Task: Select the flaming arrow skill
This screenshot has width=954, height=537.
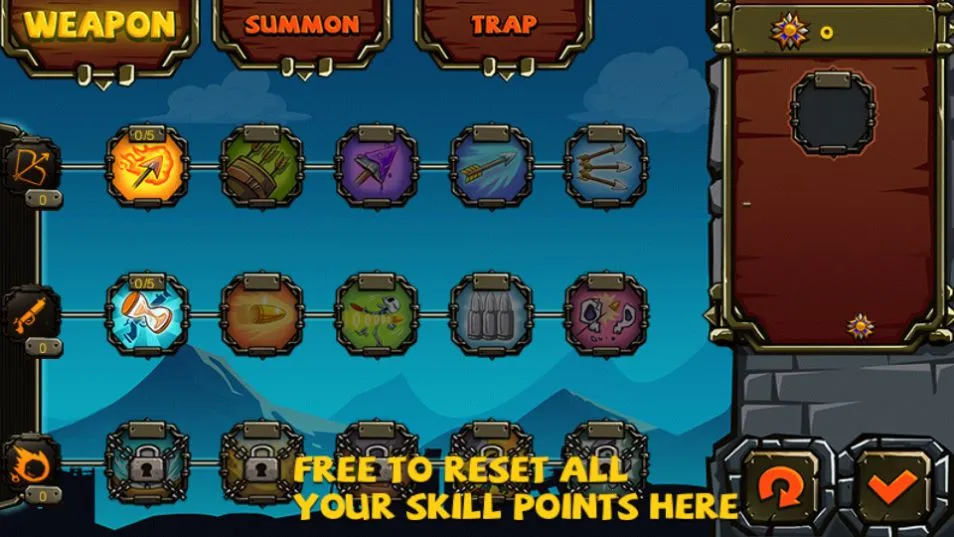Action: pos(147,167)
